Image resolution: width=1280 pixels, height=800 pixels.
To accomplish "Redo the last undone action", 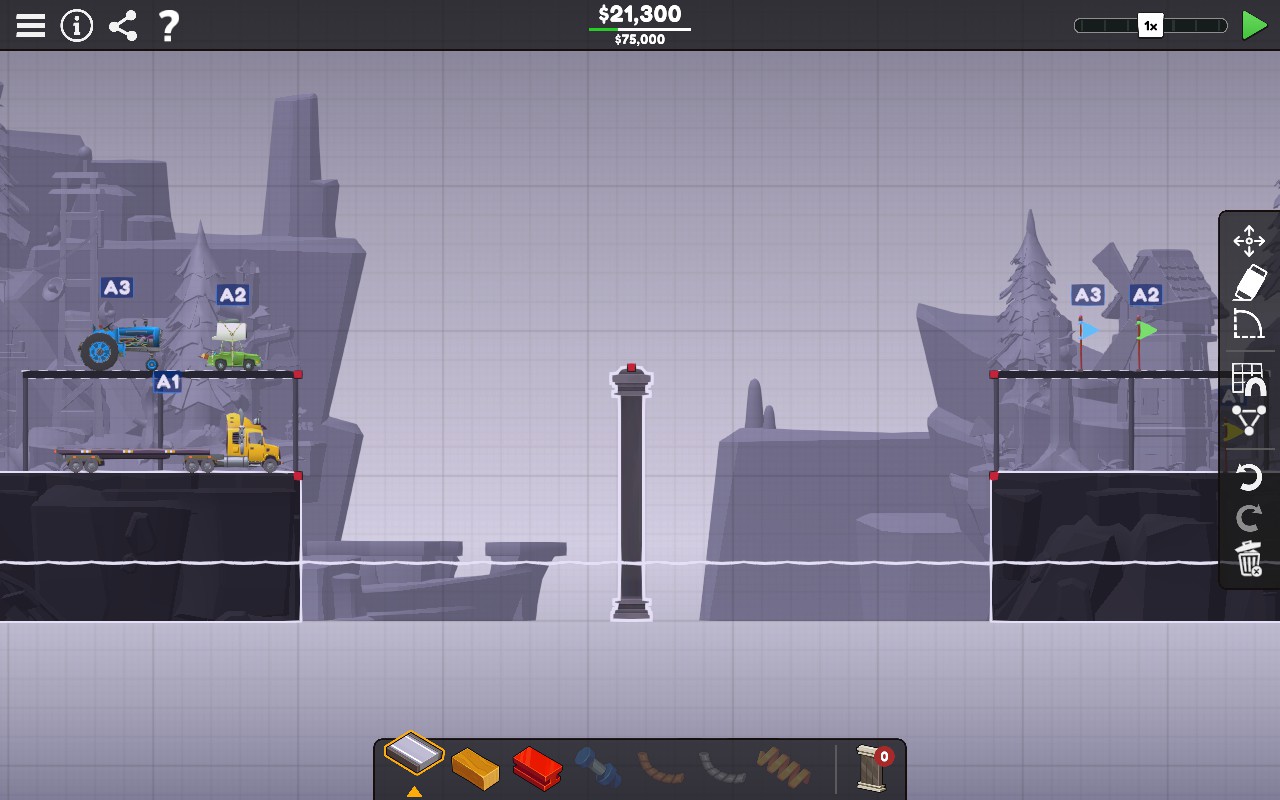I will tap(1248, 518).
